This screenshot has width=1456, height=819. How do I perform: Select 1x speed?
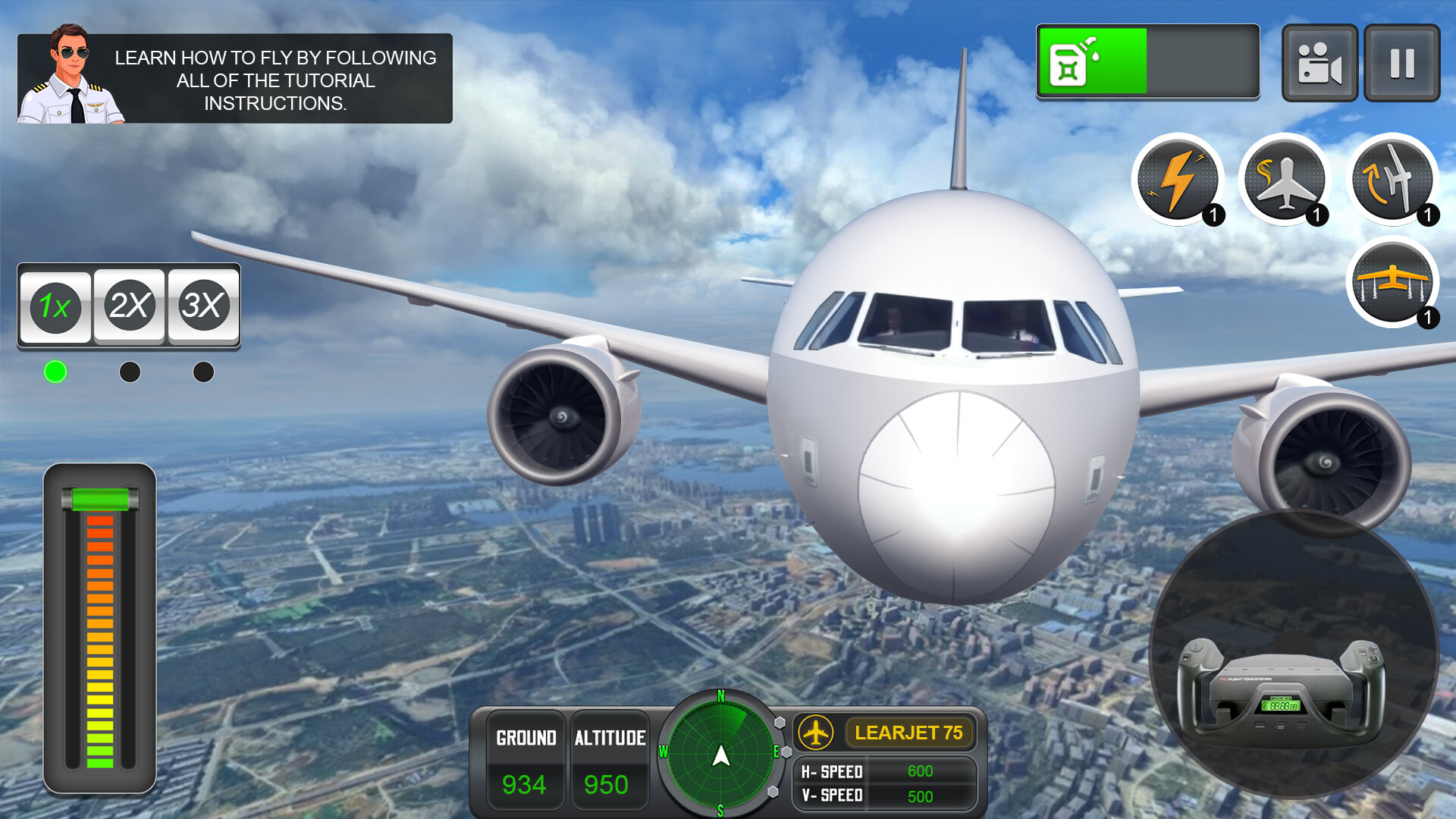(55, 306)
